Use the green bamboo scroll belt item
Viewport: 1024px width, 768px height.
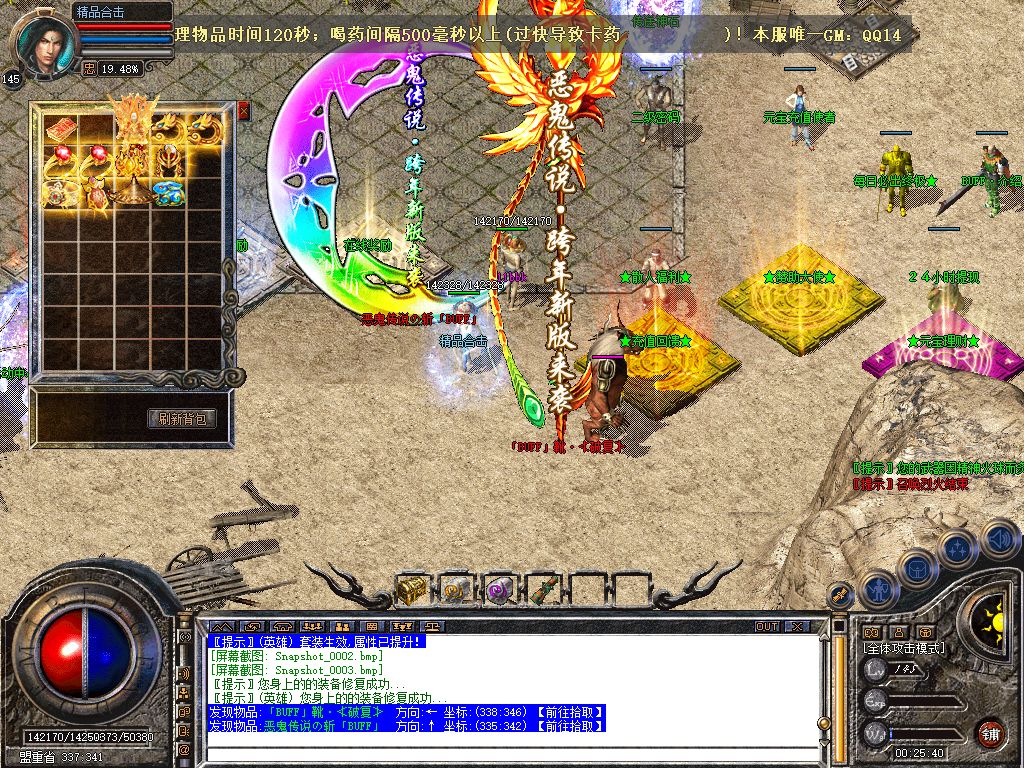pyautogui.click(x=541, y=590)
